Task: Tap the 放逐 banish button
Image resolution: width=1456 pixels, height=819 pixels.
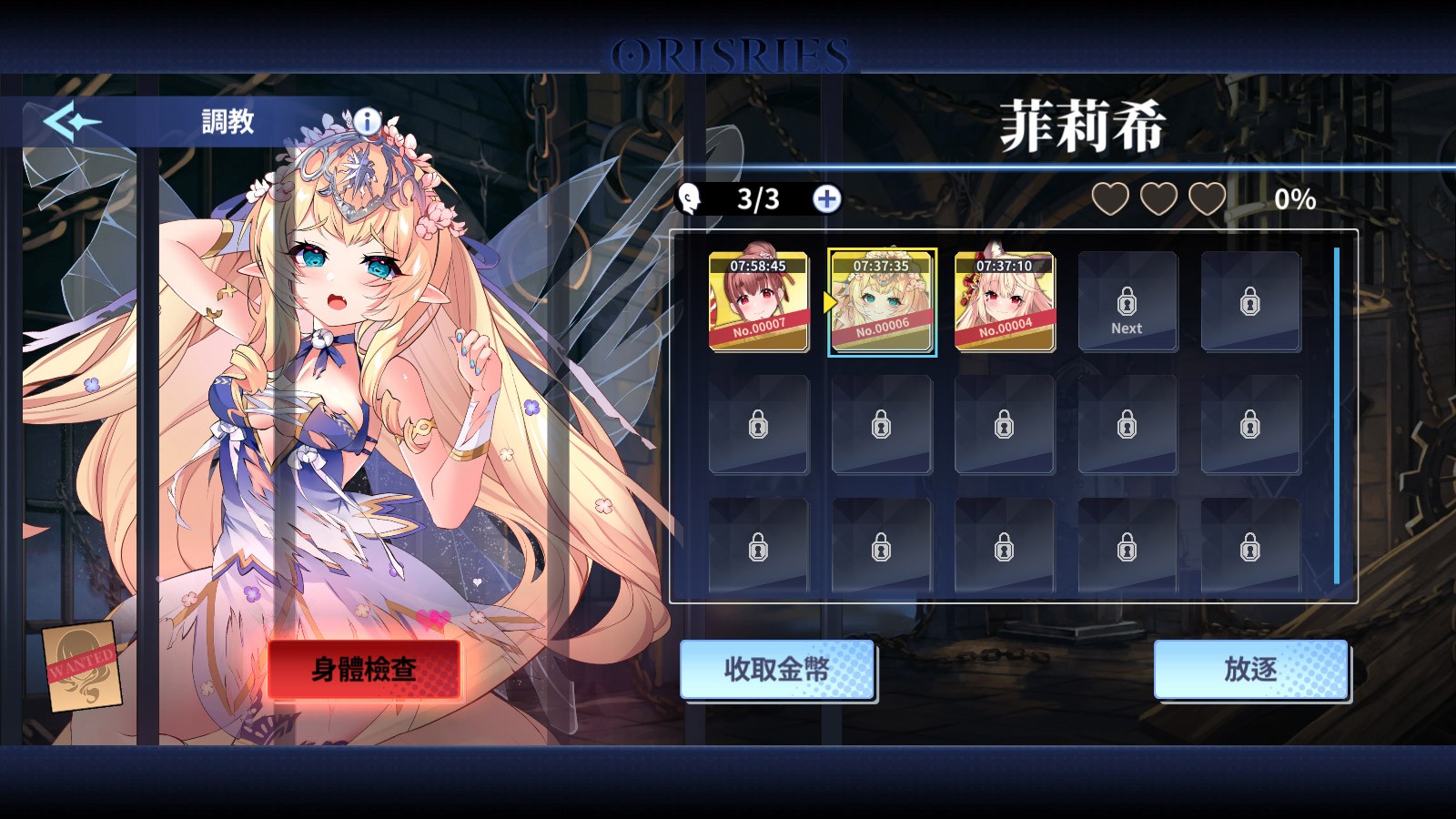Action: click(x=1250, y=670)
